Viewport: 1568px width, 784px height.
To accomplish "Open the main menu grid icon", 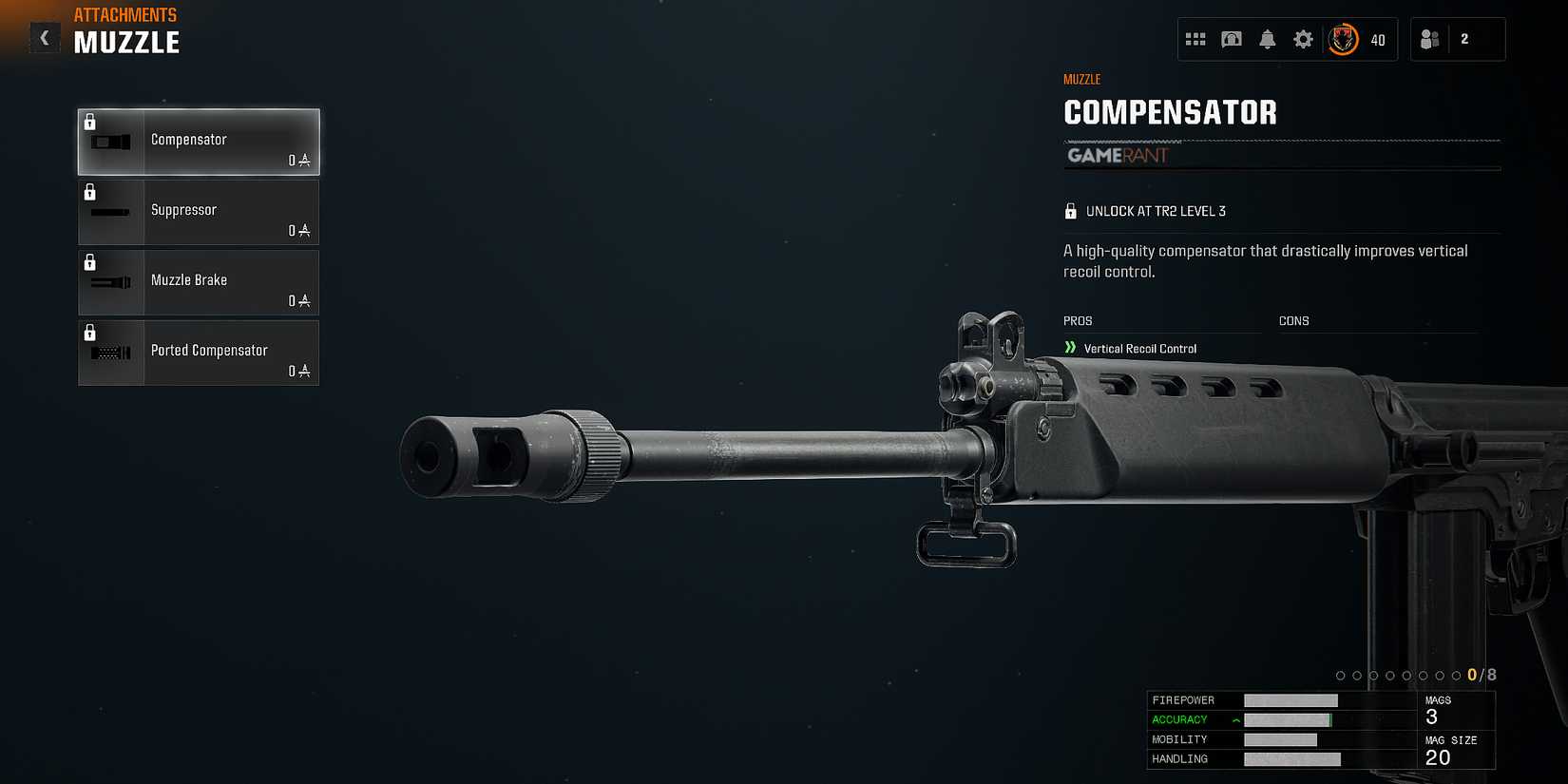I will pos(1196,39).
